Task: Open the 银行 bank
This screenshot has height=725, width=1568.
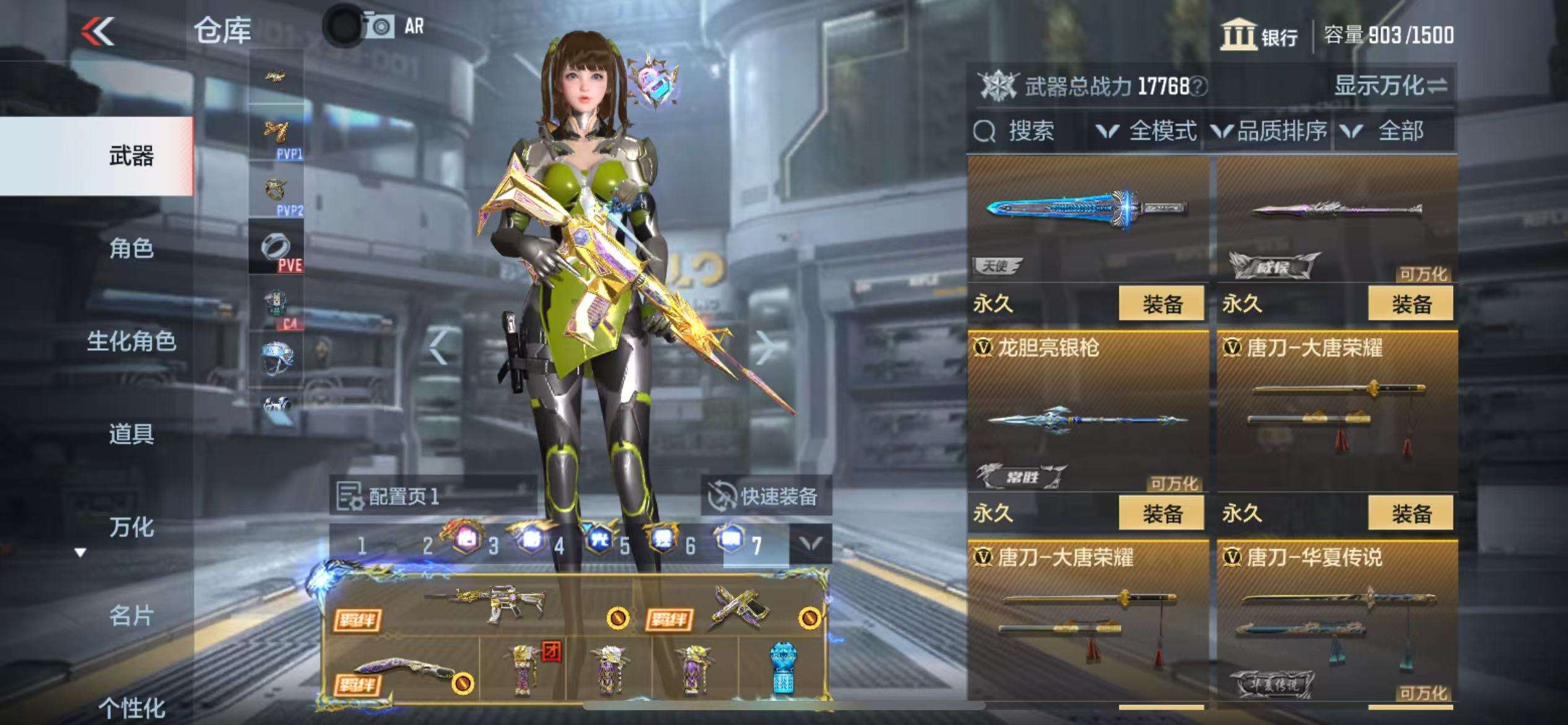Action: [1259, 35]
